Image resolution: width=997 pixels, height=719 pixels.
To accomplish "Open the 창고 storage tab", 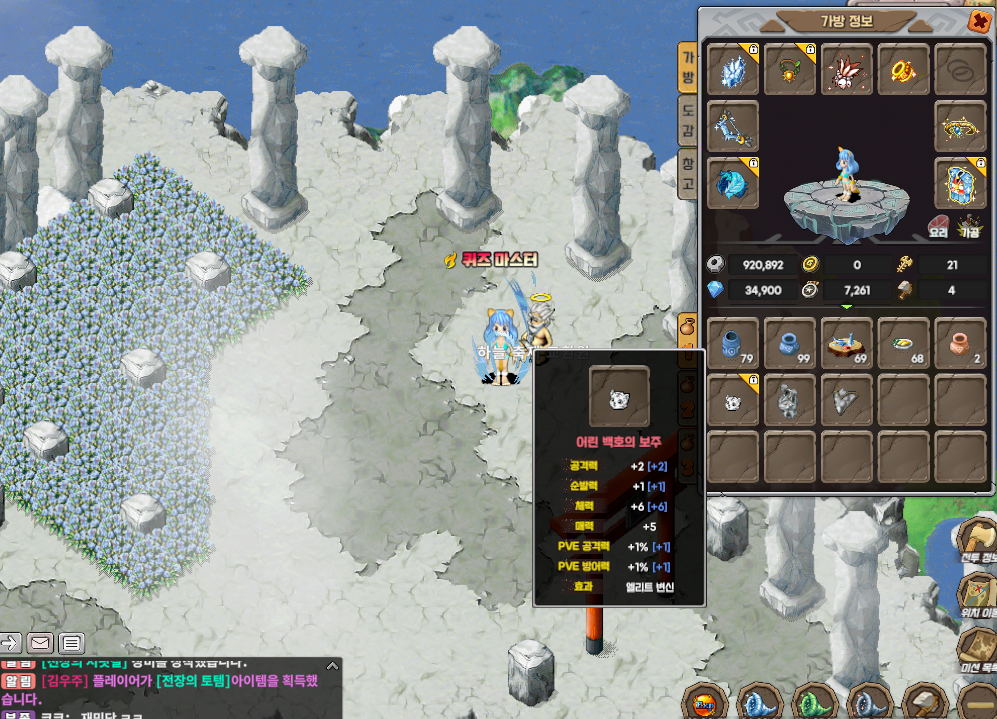I will [687, 174].
